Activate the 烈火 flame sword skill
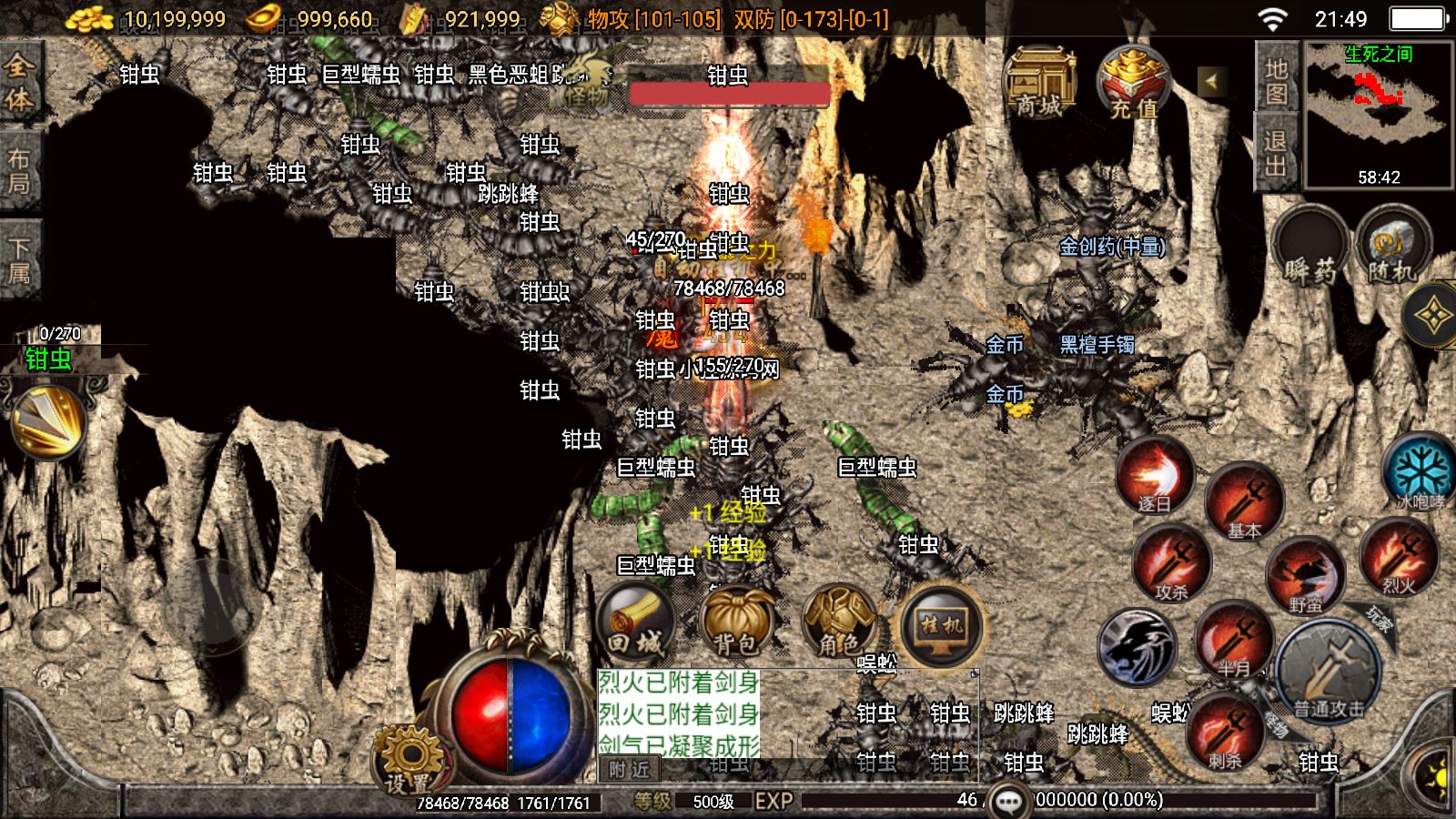The width and height of the screenshot is (1456, 819). 1398,558
